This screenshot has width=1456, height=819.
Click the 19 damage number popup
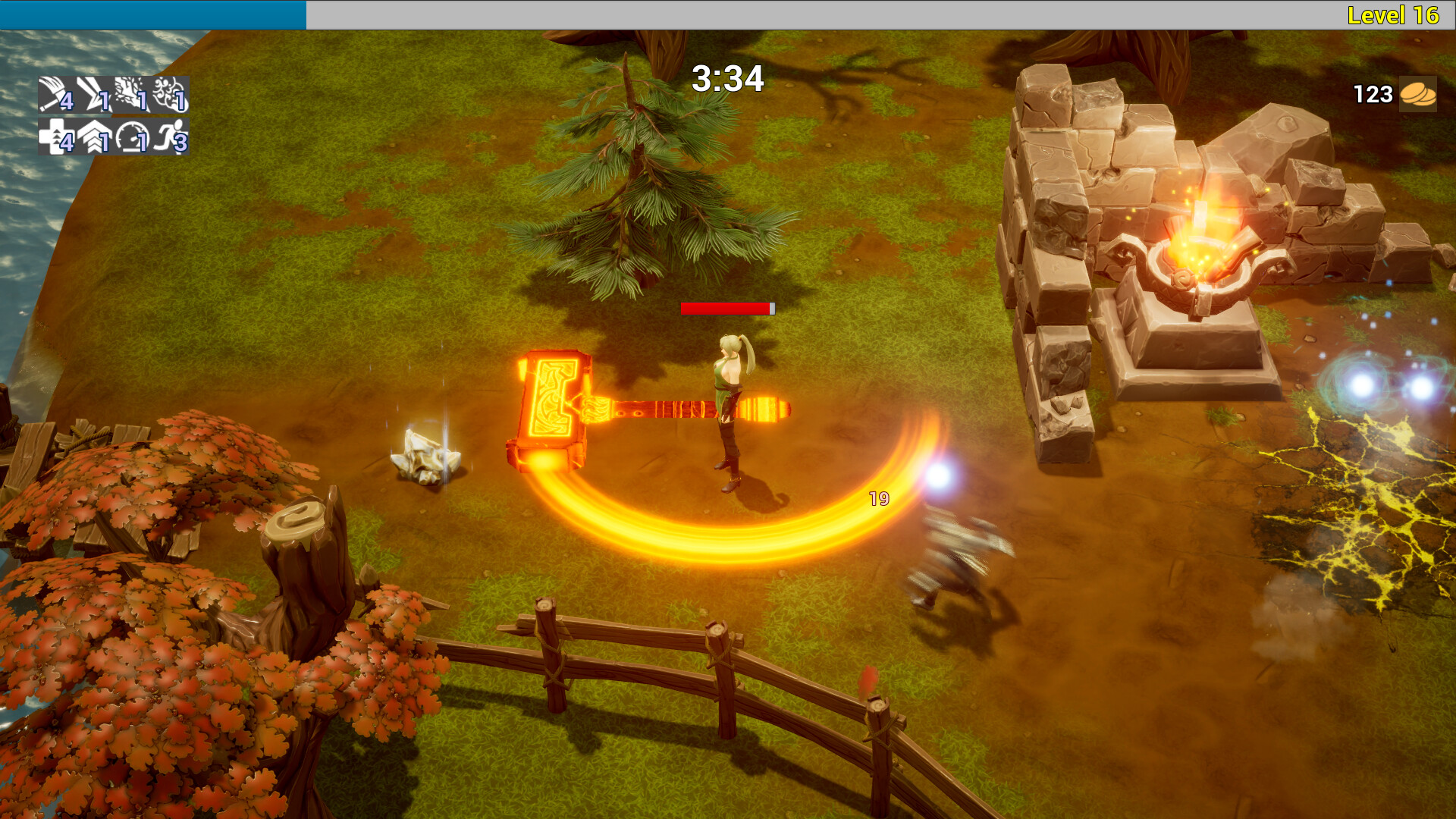878,499
